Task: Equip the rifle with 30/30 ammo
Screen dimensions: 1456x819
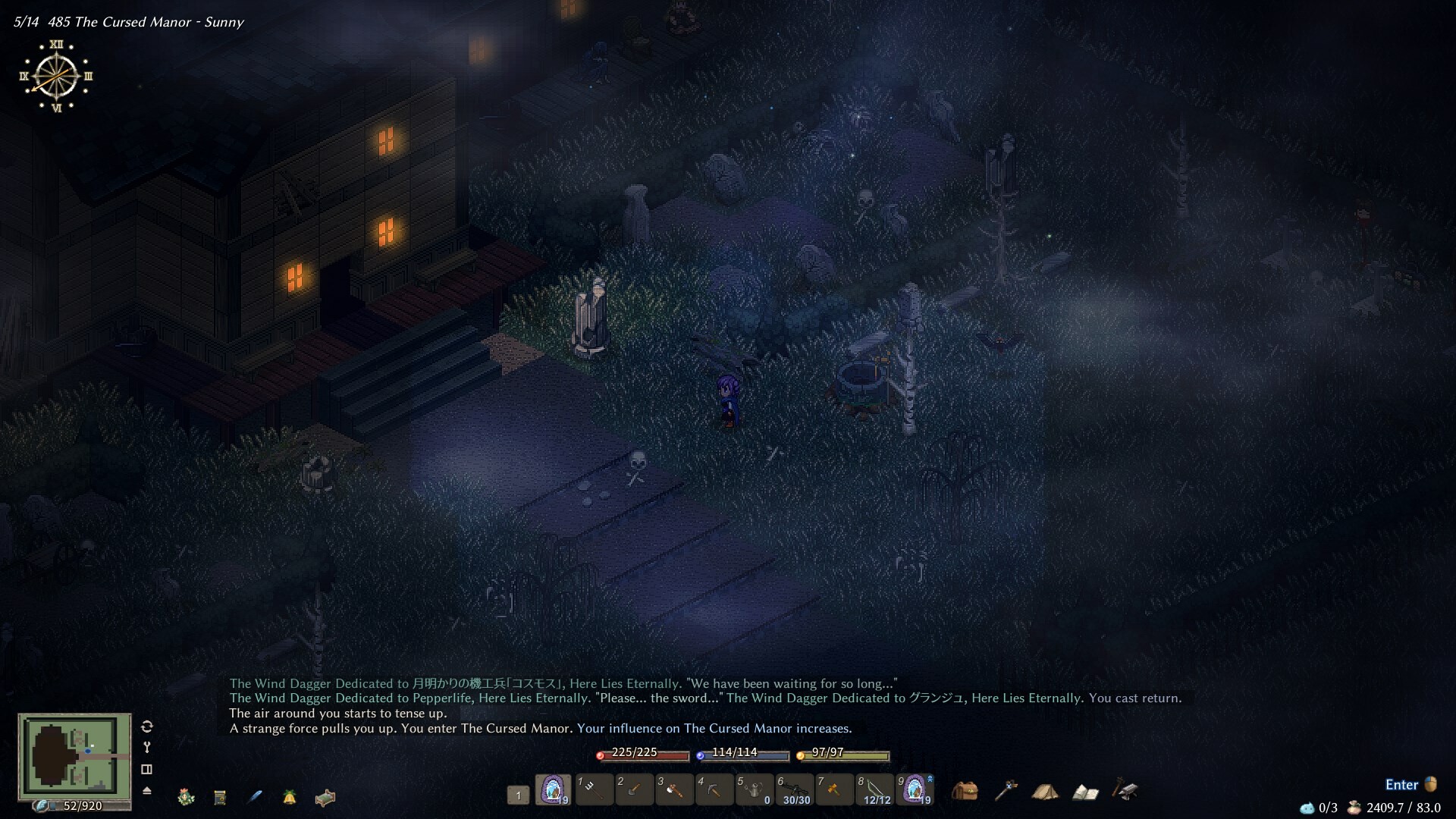Action: 795,790
